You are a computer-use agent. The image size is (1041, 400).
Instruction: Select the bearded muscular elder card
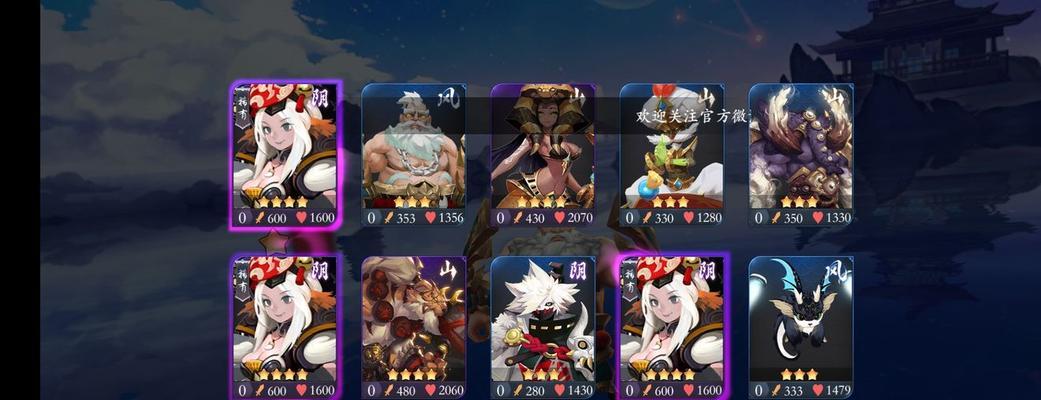coord(413,155)
